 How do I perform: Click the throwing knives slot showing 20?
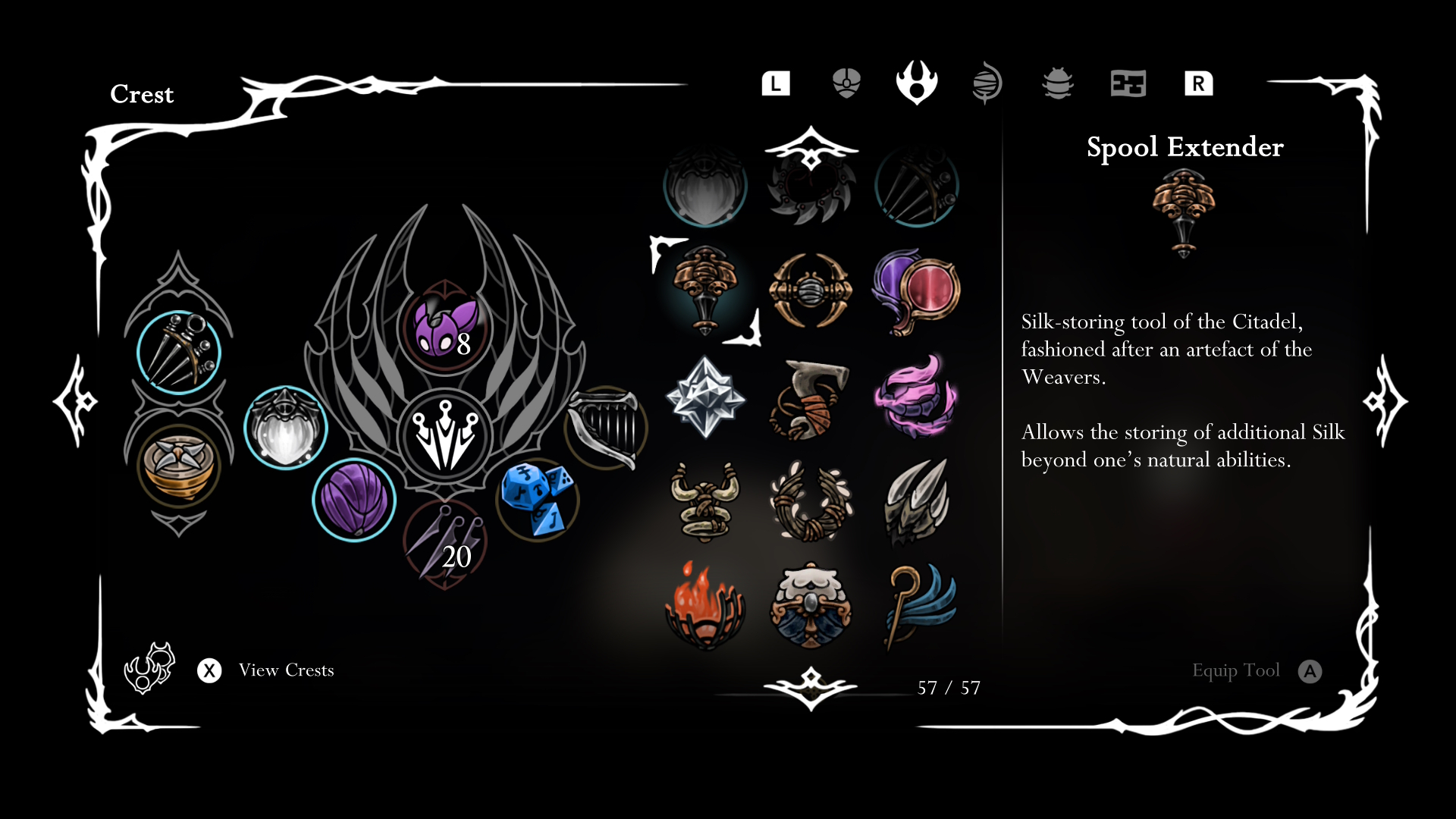445,543
